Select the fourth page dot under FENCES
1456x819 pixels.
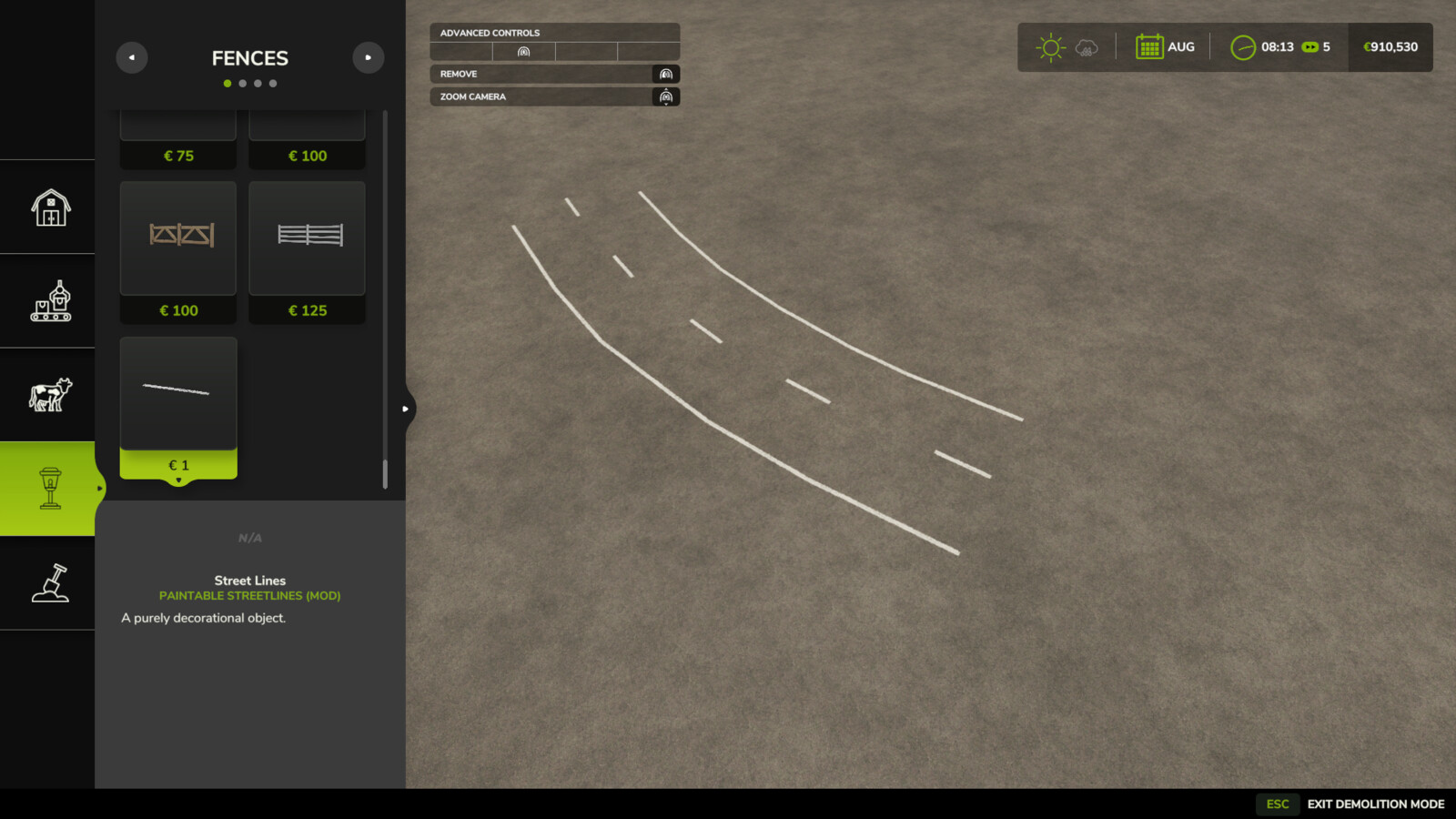273,83
